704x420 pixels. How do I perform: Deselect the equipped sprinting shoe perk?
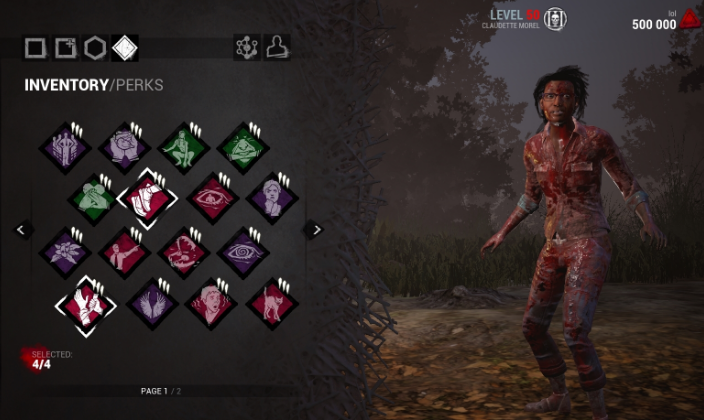[146, 196]
